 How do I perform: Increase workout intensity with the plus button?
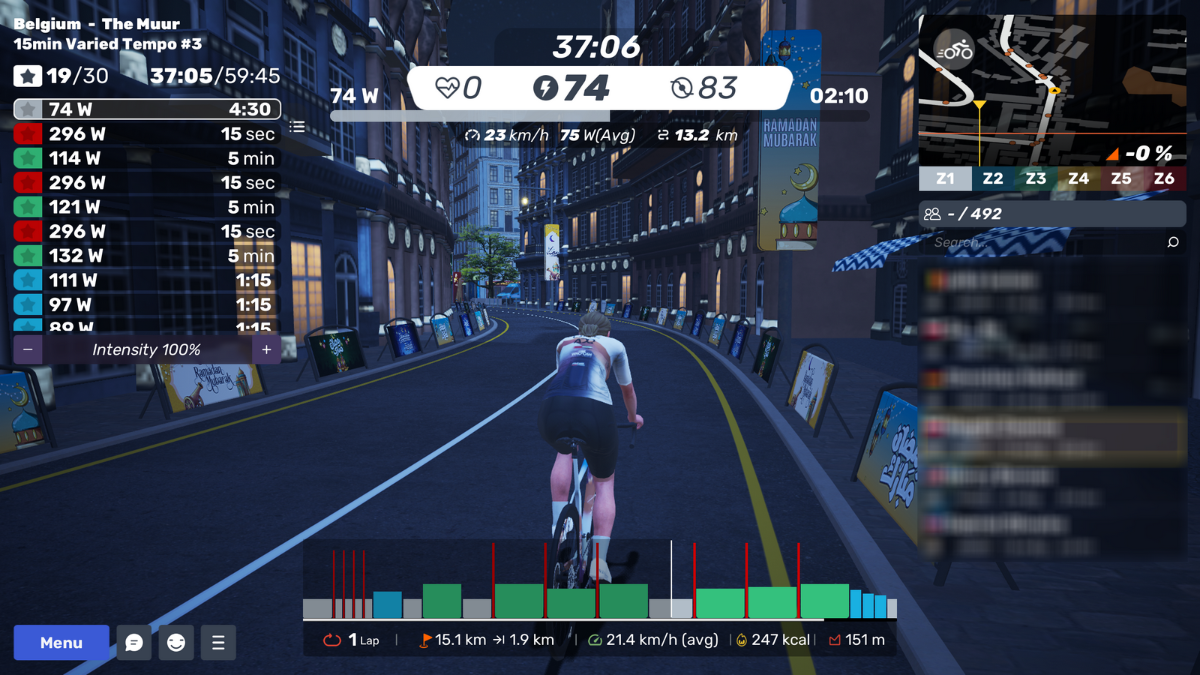266,350
